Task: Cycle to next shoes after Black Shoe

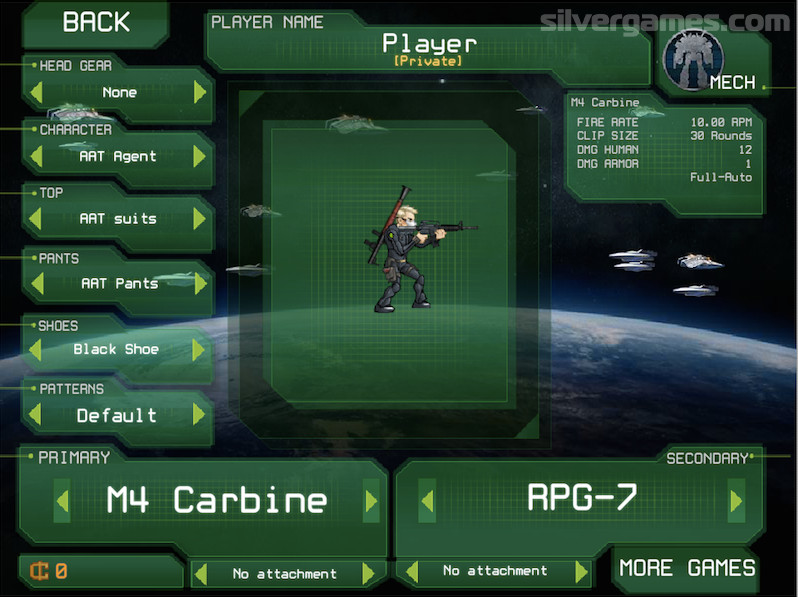Action: 200,349
